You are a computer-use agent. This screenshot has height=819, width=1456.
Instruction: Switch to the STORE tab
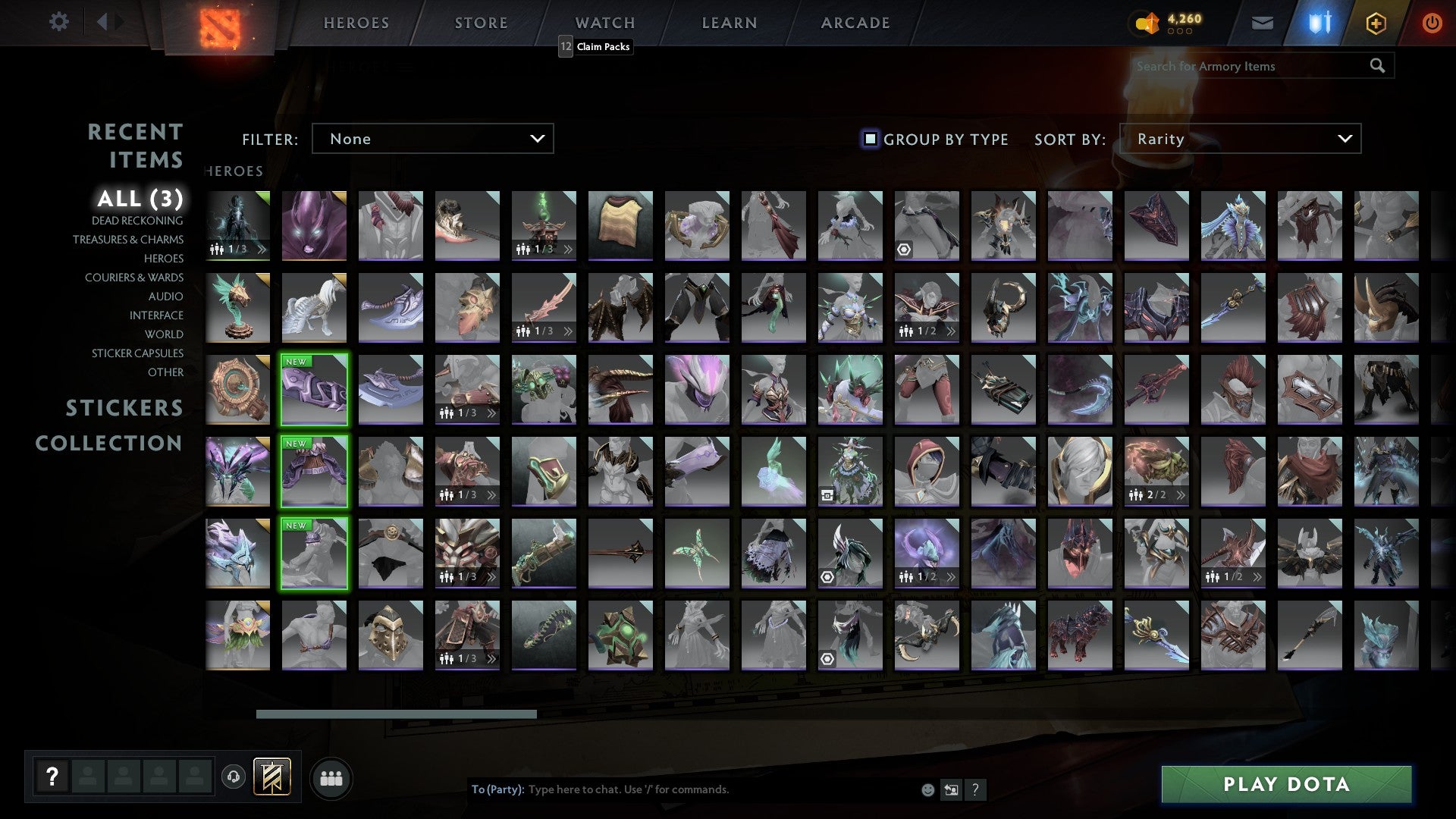(x=480, y=22)
